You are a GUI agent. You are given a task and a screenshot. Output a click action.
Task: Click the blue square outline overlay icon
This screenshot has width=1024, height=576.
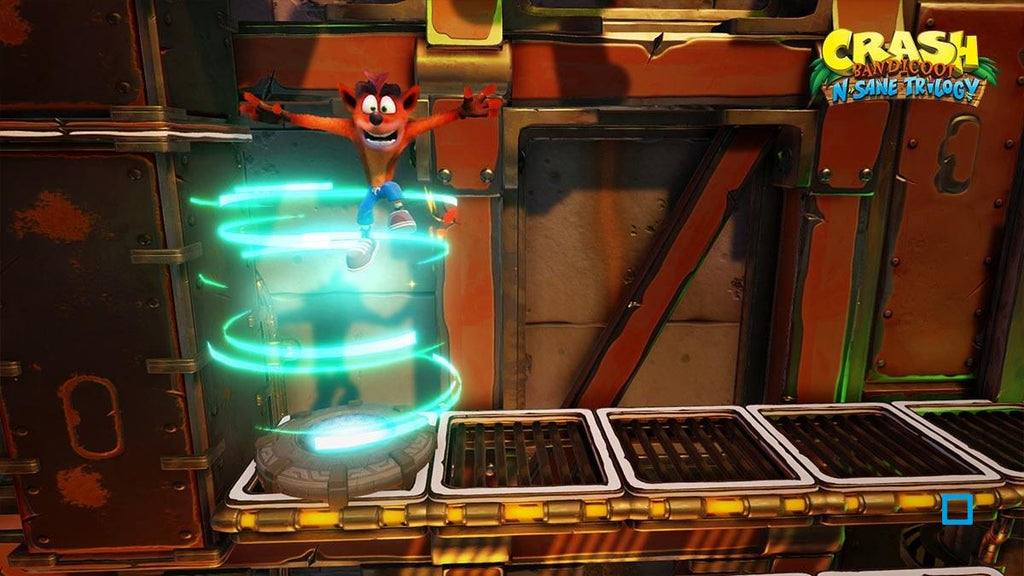(x=957, y=510)
